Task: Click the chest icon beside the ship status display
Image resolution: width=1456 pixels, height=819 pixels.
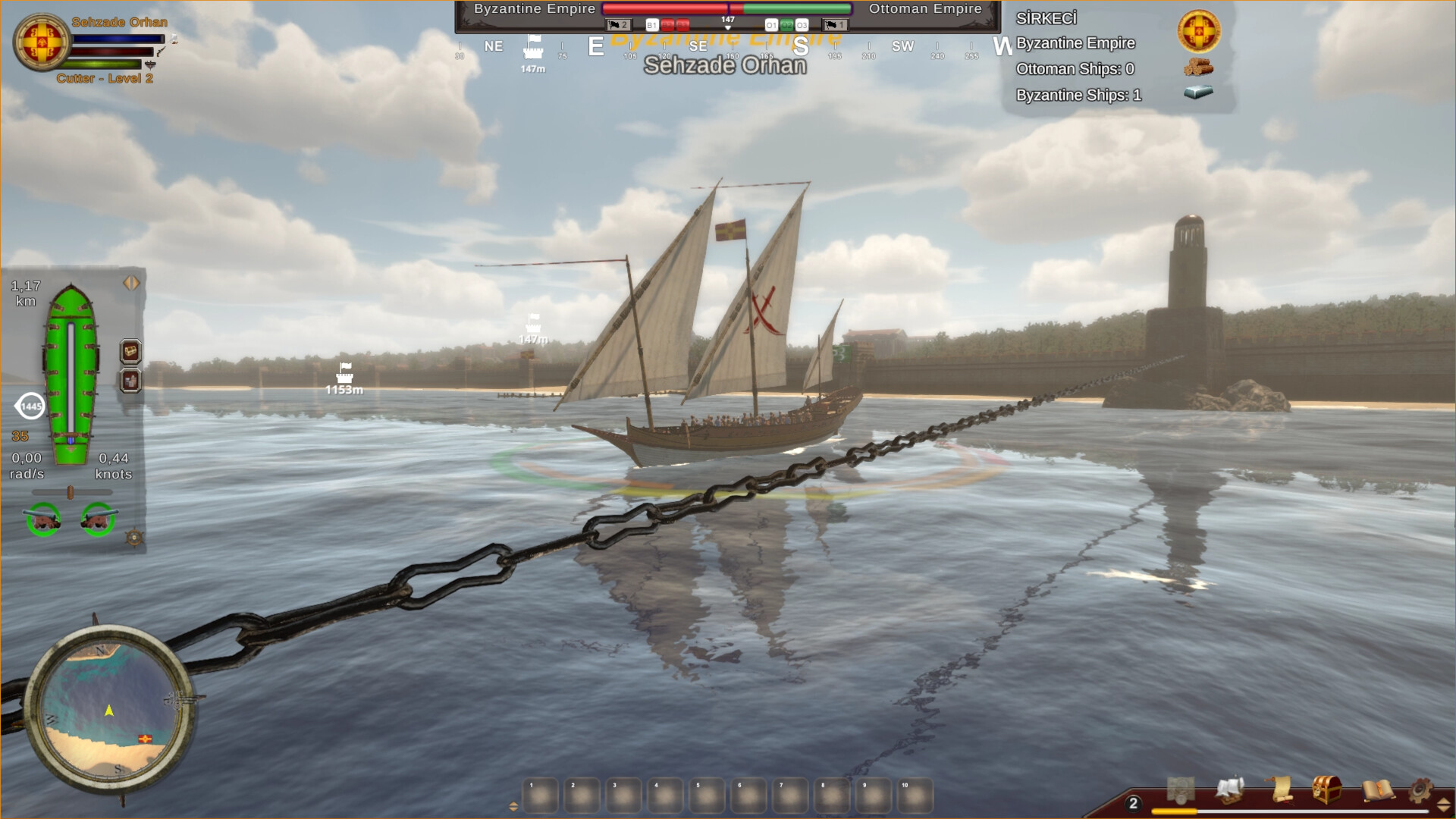Action: [x=130, y=352]
